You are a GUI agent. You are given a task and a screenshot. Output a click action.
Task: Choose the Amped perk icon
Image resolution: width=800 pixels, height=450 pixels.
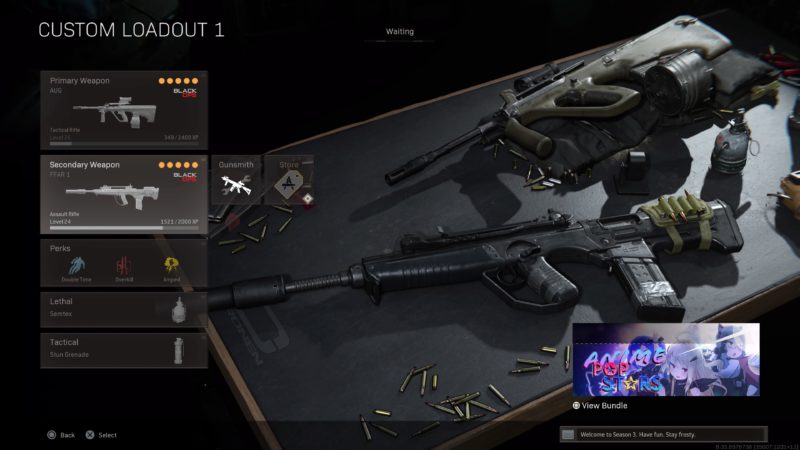coord(172,266)
